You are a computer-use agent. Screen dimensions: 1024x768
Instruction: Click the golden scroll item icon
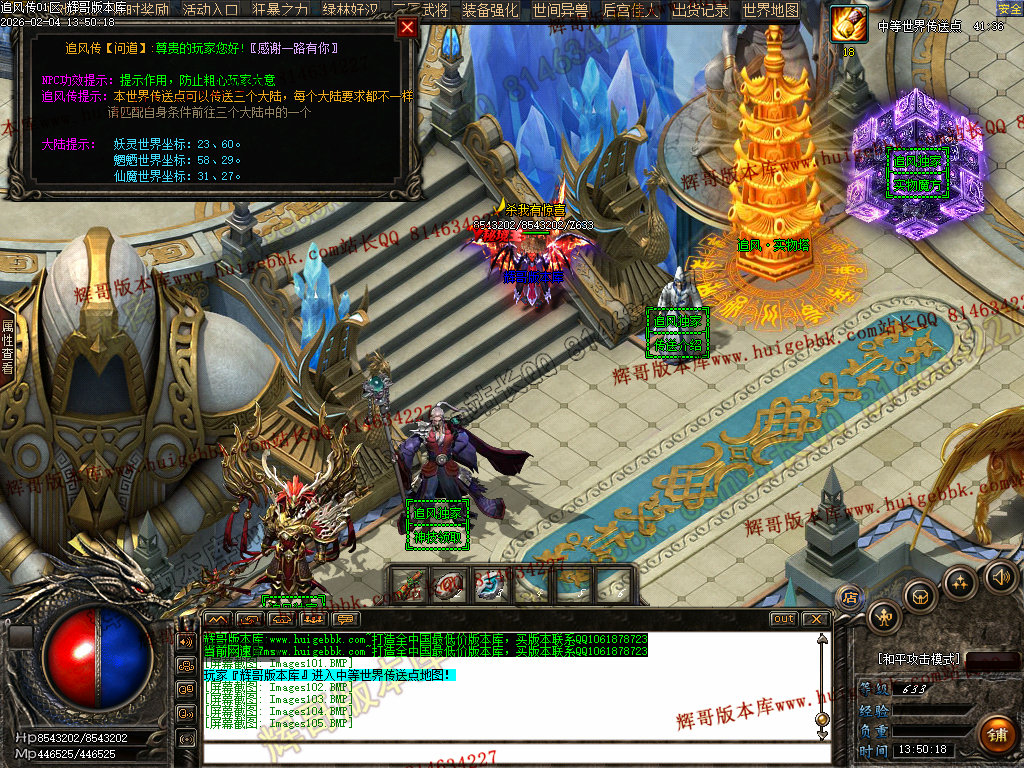coord(849,24)
